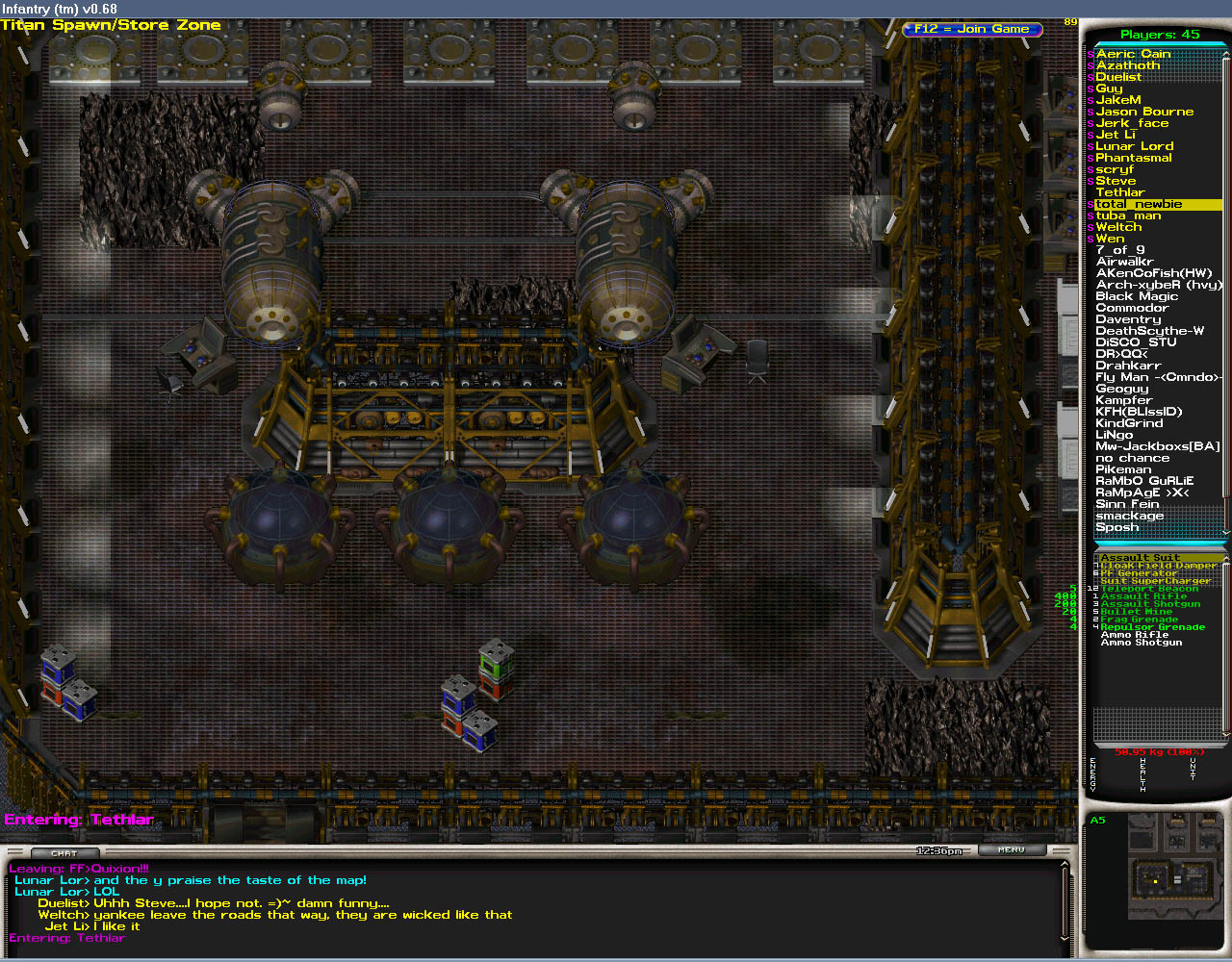This screenshot has height=962, width=1232.
Task: Open the MENU button above chat
Action: 1012,849
